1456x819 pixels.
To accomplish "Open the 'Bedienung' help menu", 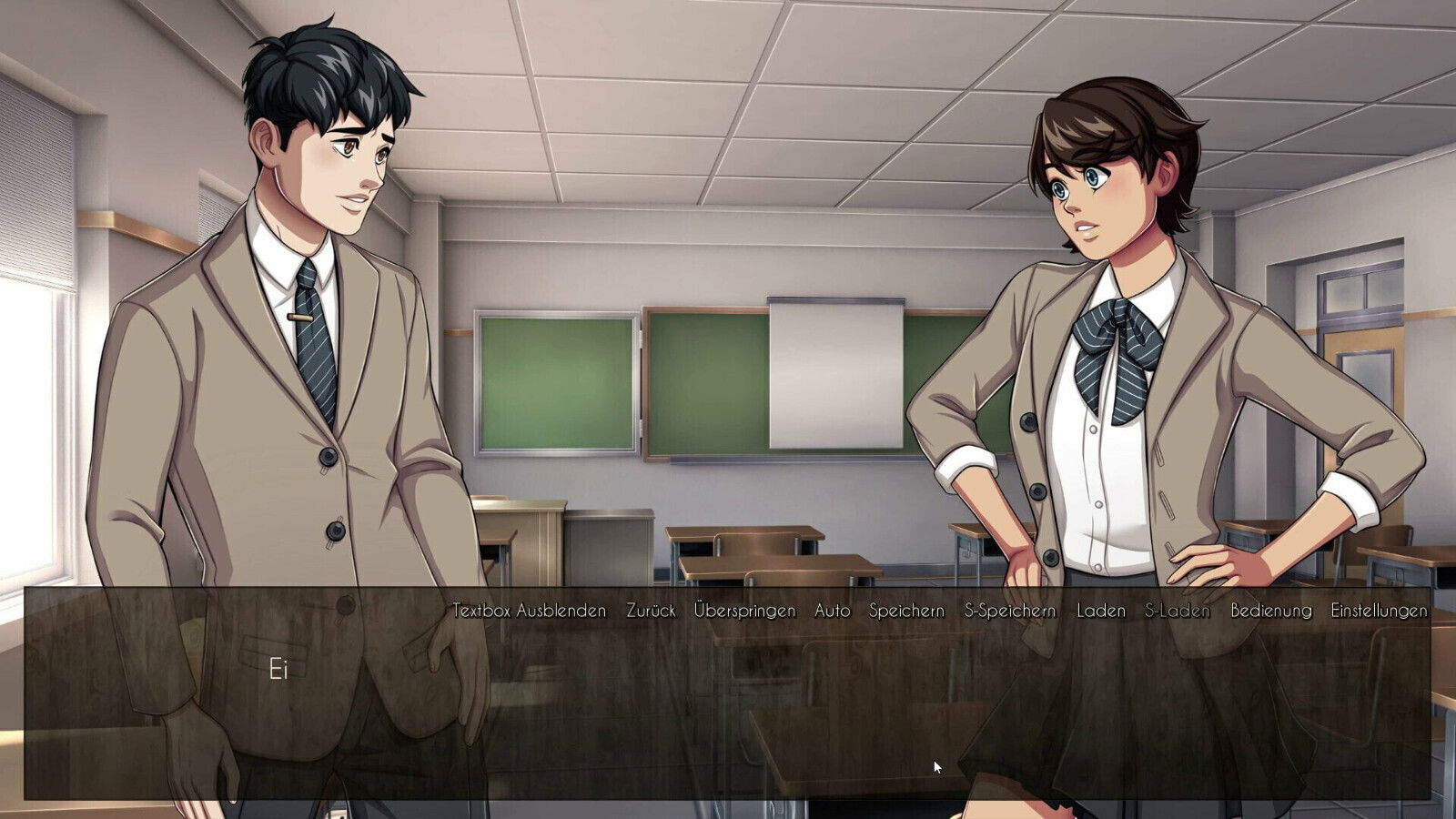I will point(1271,612).
